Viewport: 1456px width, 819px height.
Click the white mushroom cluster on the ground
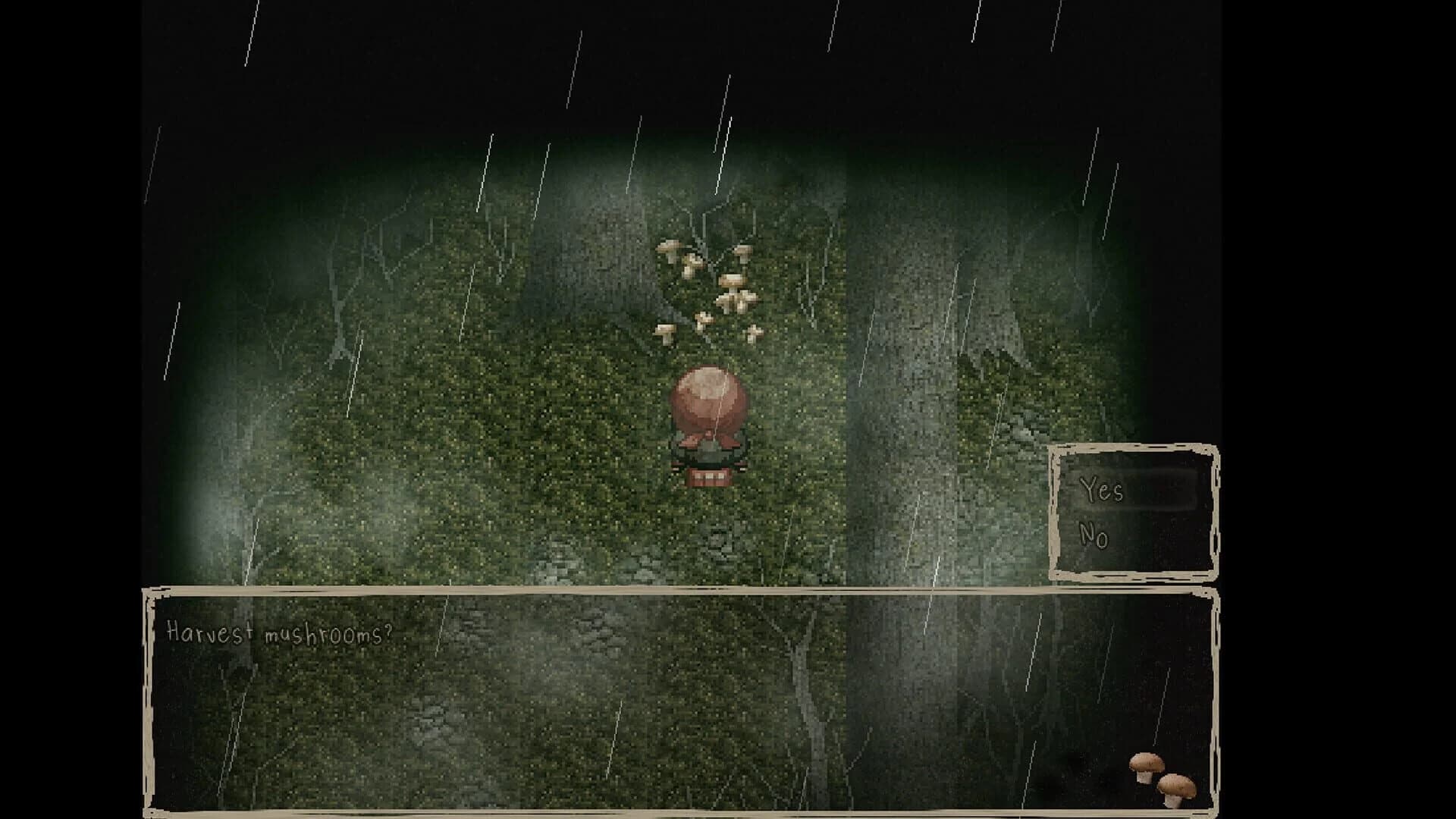point(709,288)
